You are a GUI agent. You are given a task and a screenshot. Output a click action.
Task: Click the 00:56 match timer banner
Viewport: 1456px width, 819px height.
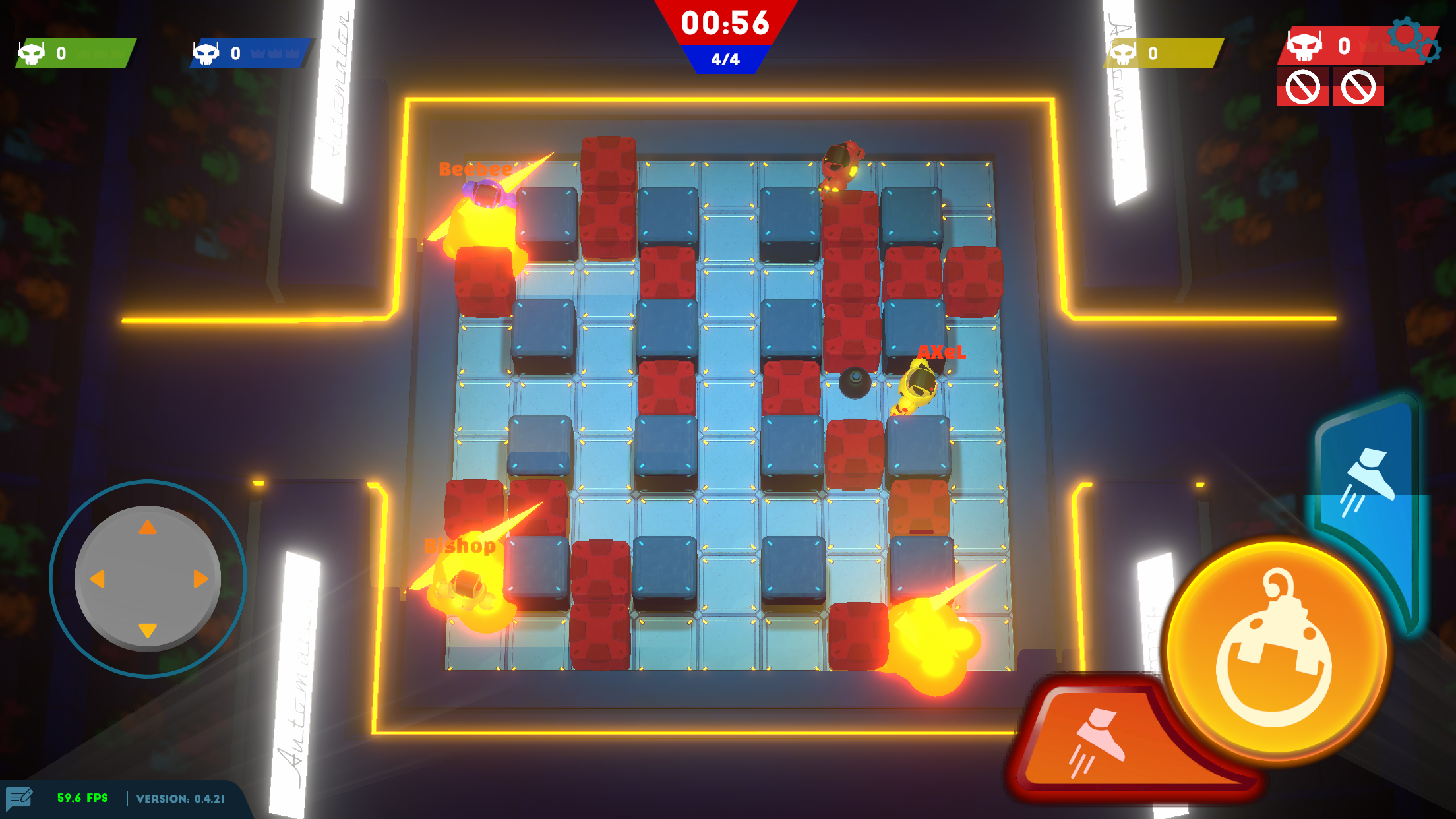(x=725, y=22)
